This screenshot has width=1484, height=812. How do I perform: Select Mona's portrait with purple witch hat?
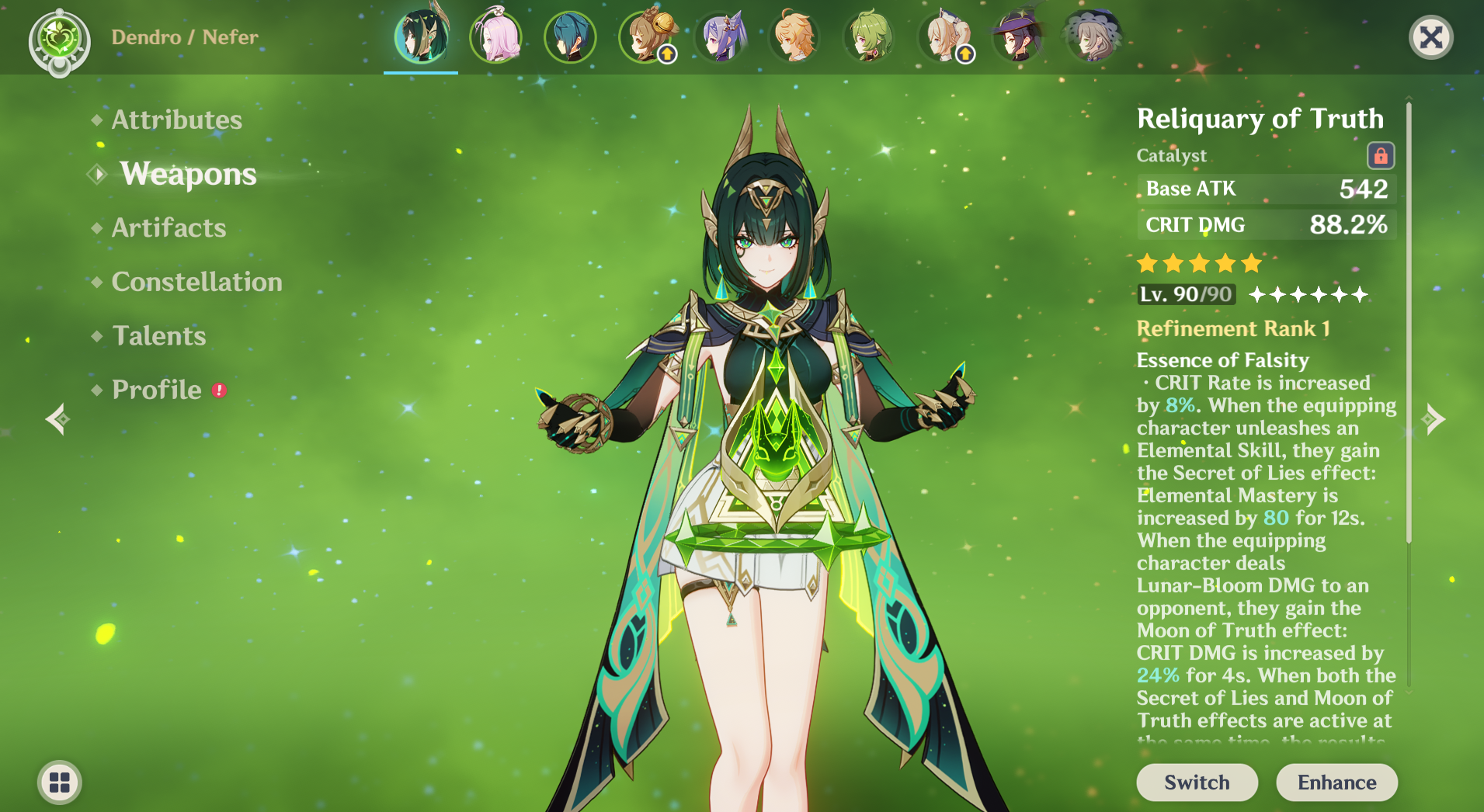[1017, 37]
